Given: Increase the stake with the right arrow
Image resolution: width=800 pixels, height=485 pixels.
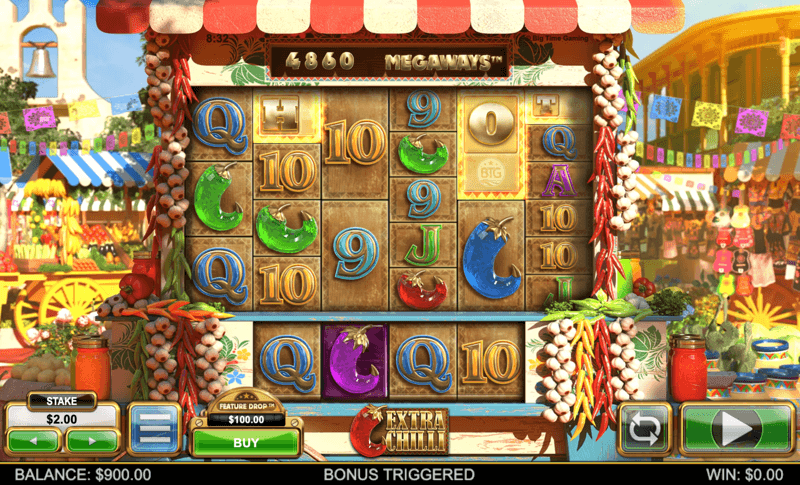Looking at the screenshot, I should coord(92,440).
